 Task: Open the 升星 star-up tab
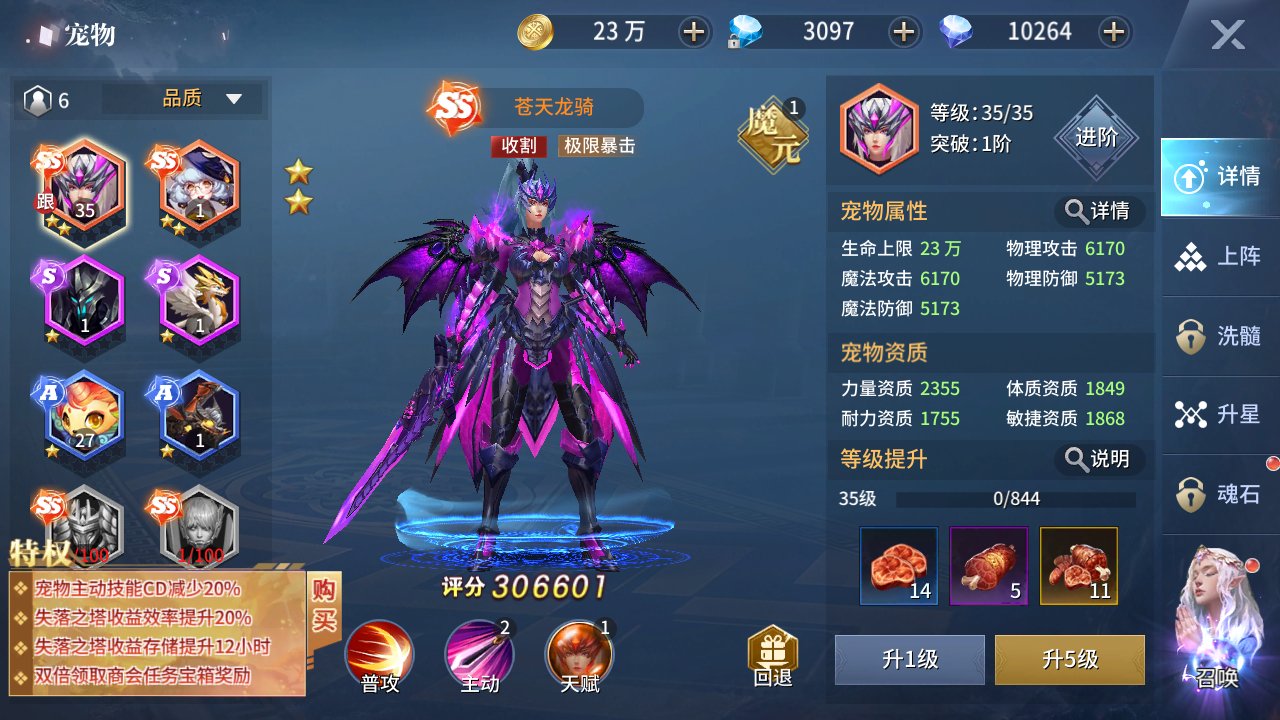click(x=1220, y=414)
